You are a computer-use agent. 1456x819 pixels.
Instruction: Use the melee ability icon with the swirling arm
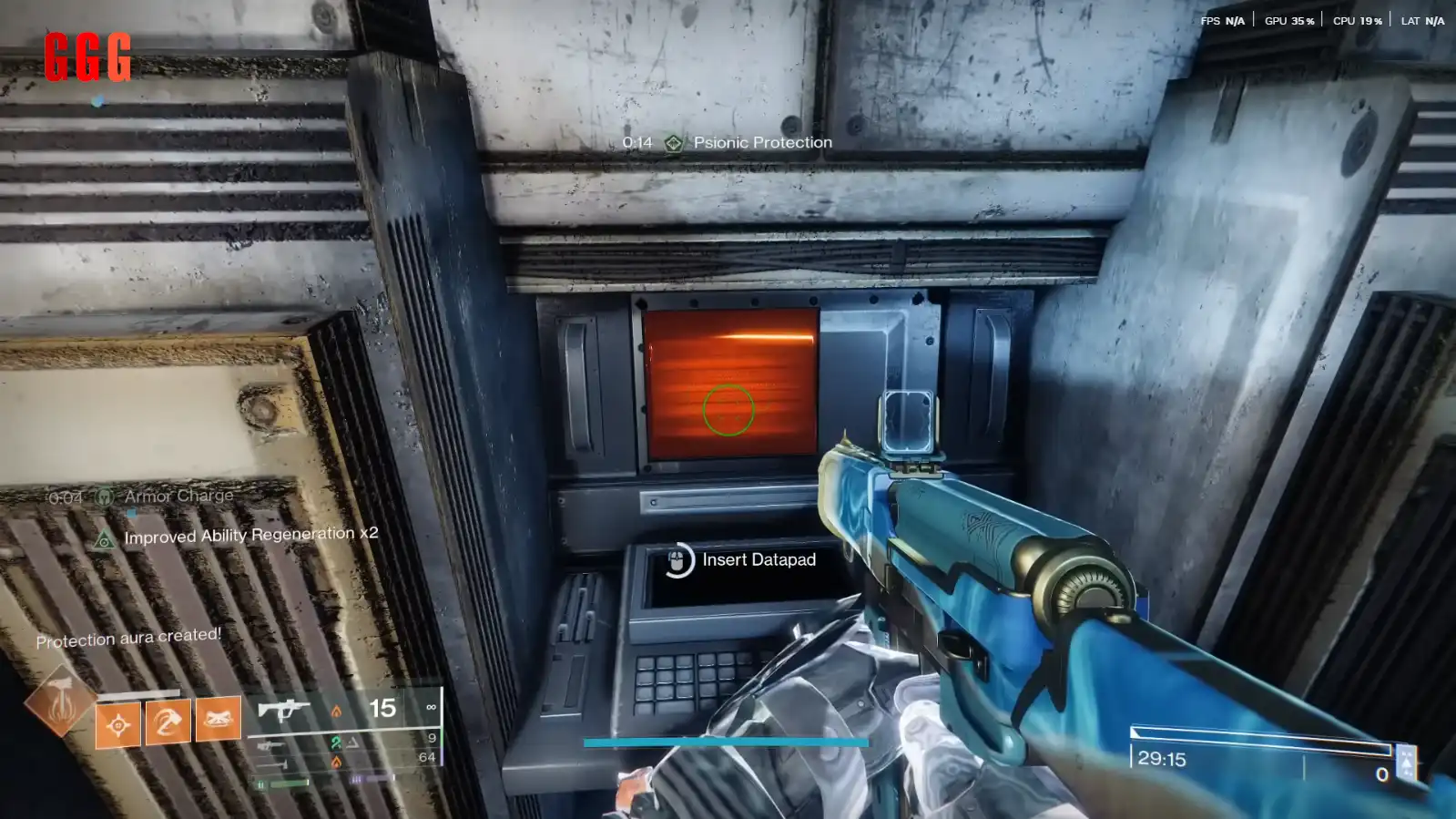pos(168,722)
